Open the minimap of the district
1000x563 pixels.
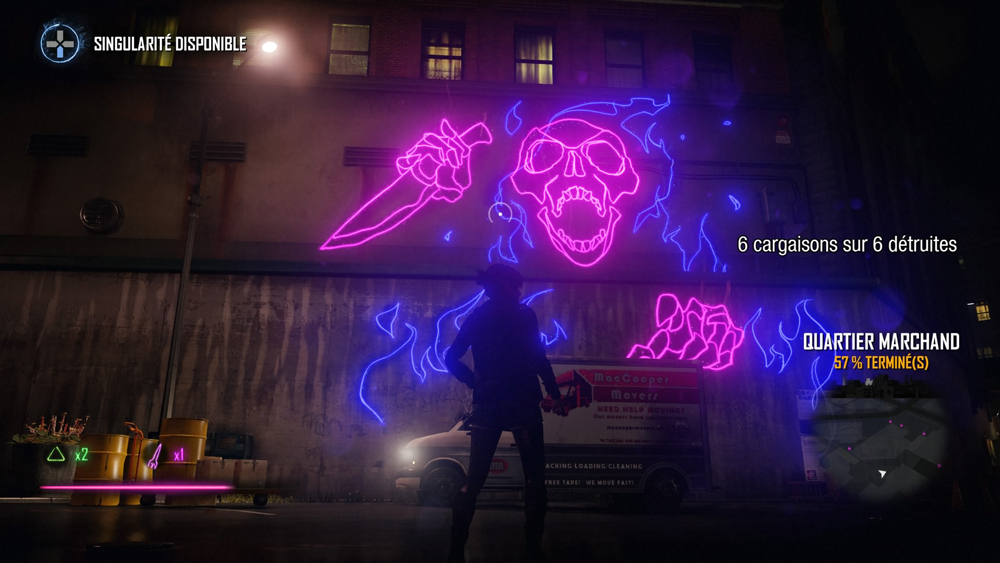tap(880, 450)
